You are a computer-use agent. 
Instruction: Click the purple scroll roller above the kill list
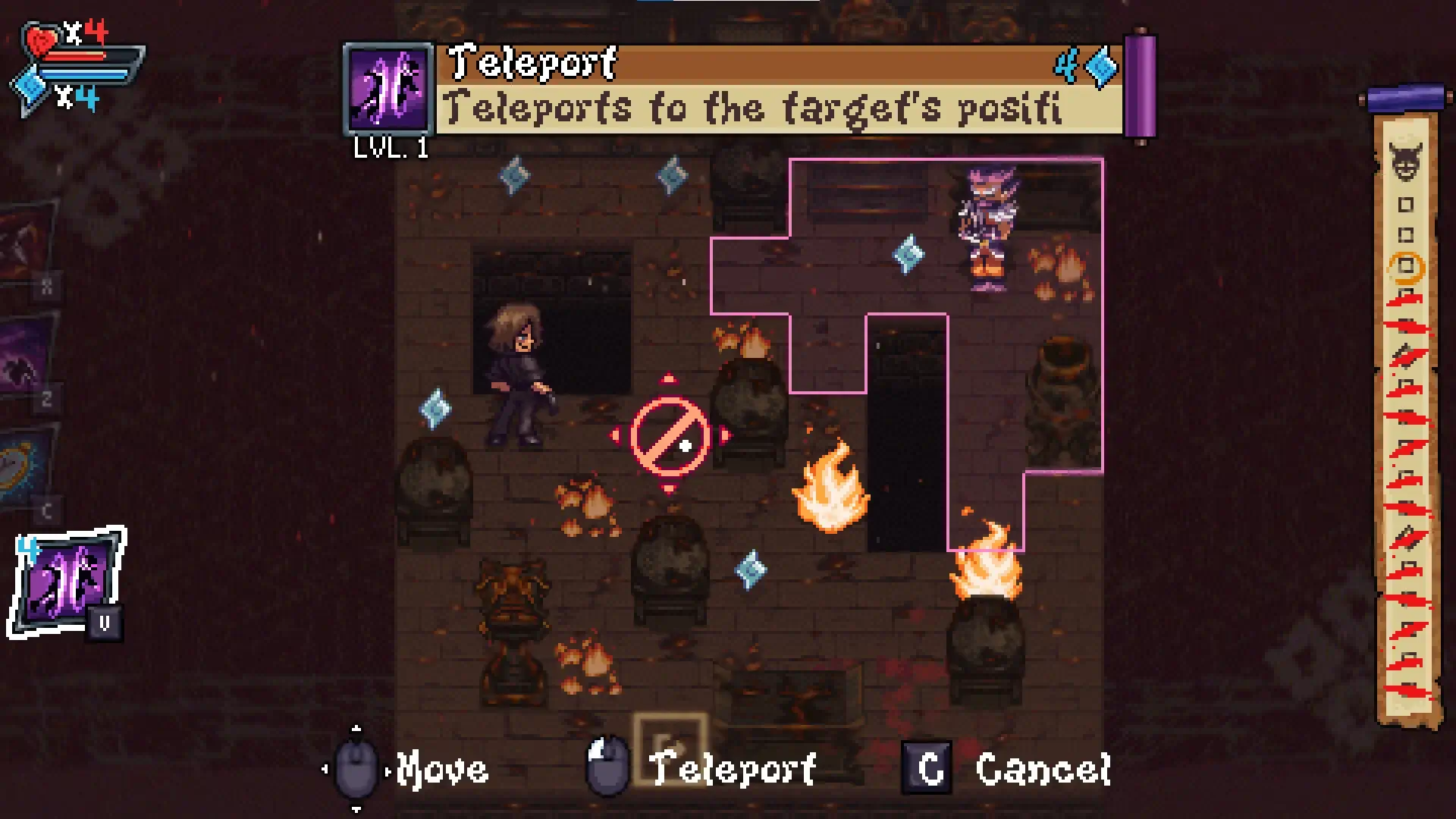coord(1404,96)
